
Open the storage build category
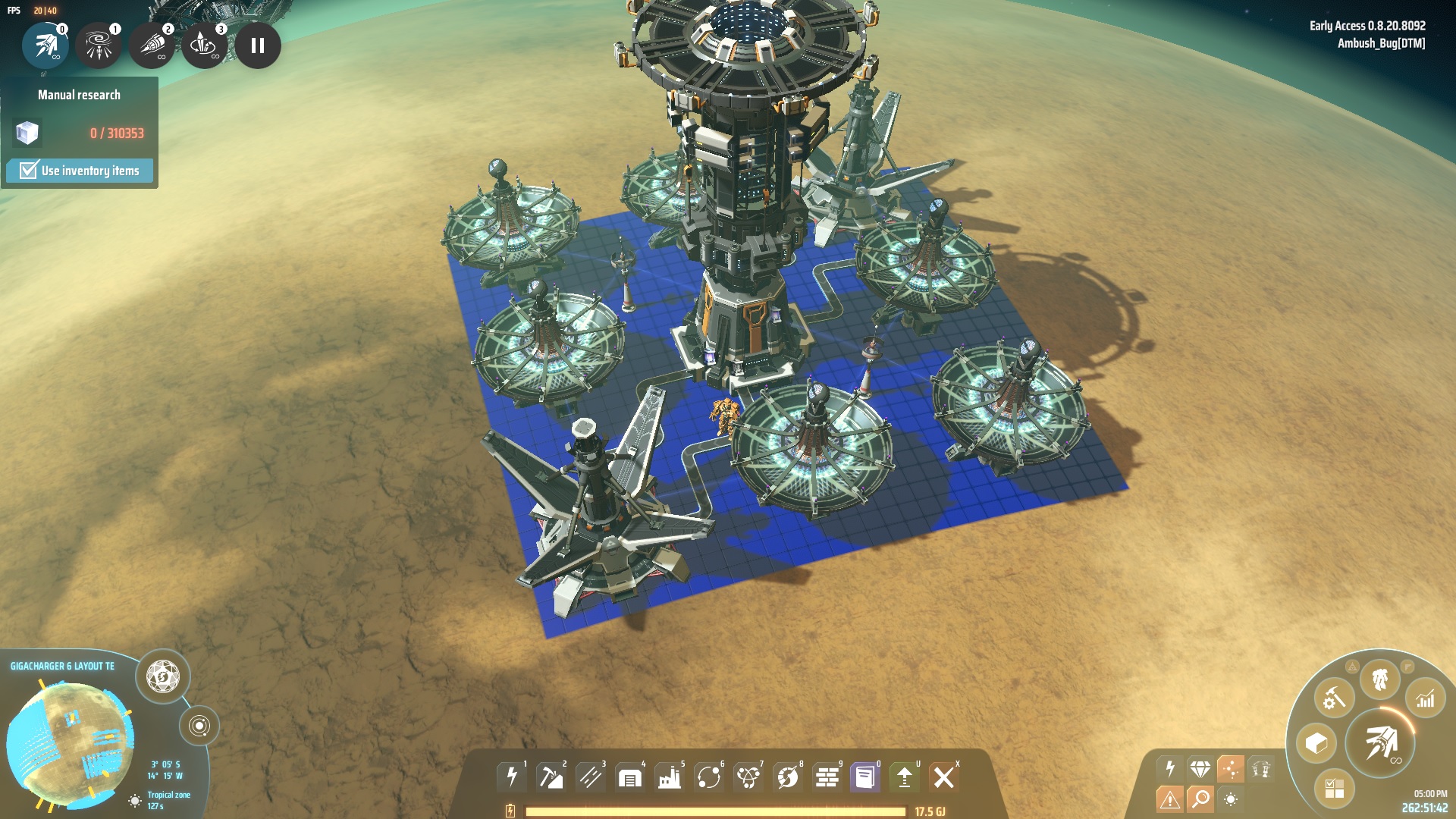(630, 777)
